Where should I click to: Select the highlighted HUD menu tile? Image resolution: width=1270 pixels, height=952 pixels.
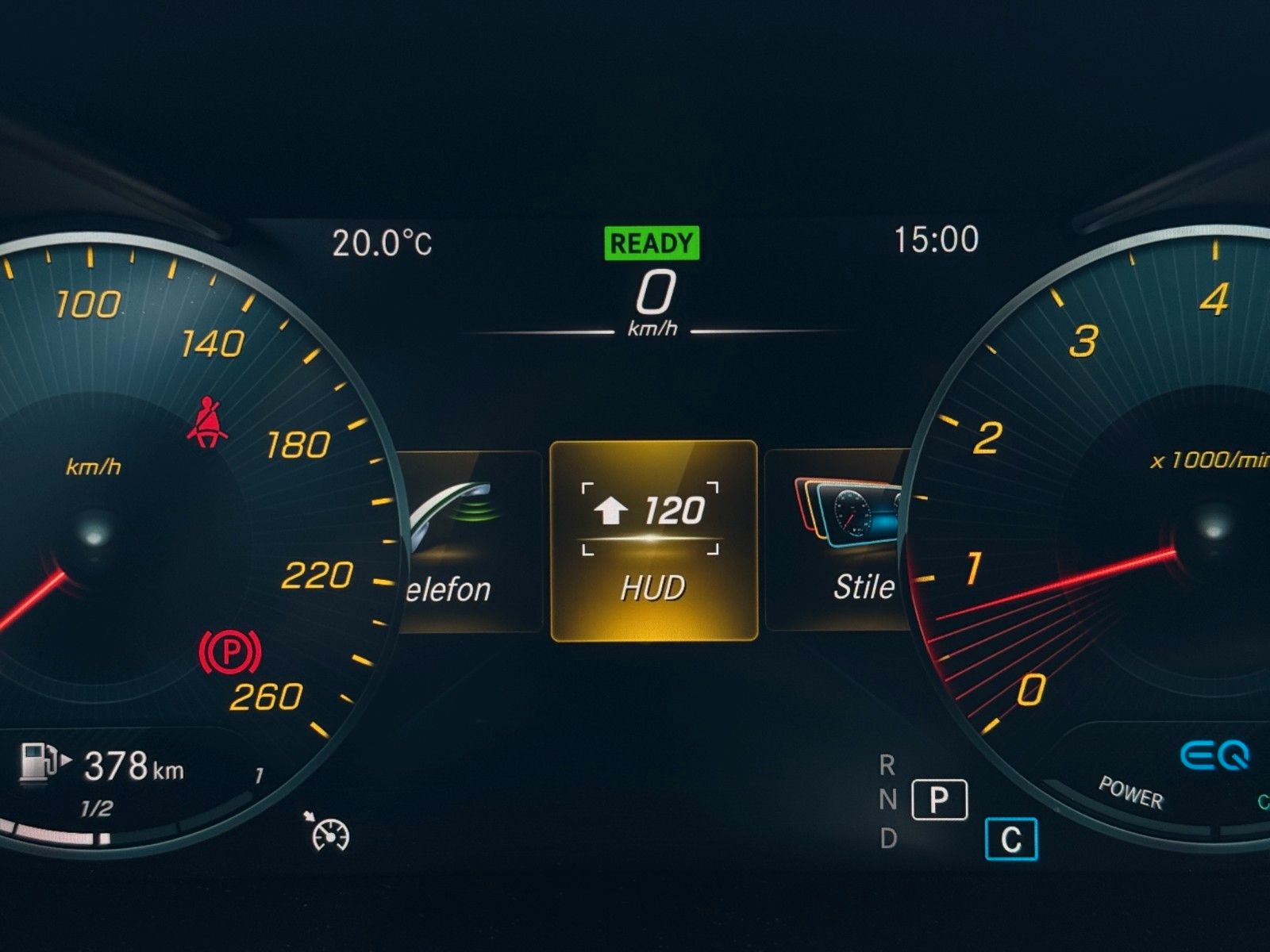tap(653, 540)
